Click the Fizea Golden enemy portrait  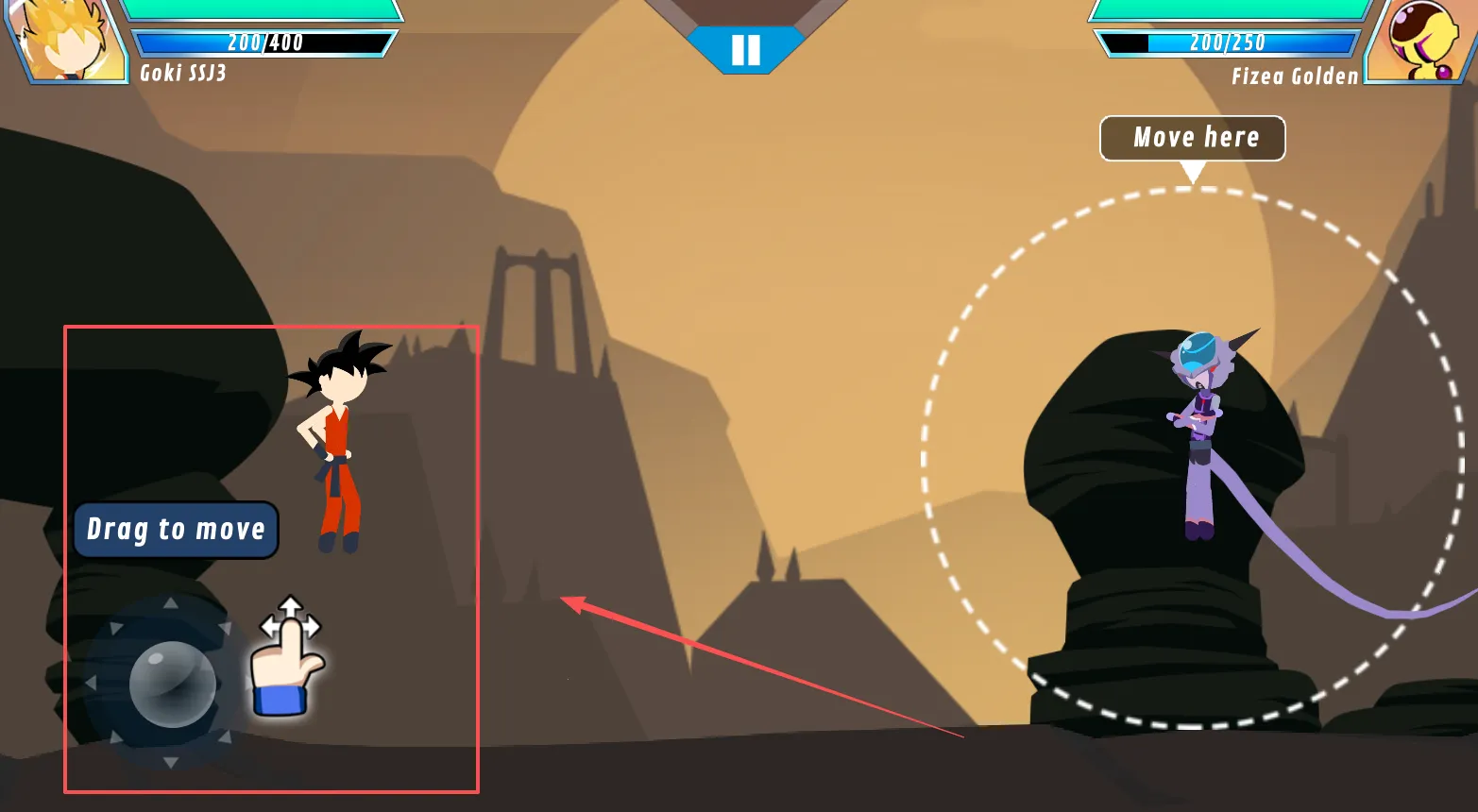pyautogui.click(x=1415, y=40)
